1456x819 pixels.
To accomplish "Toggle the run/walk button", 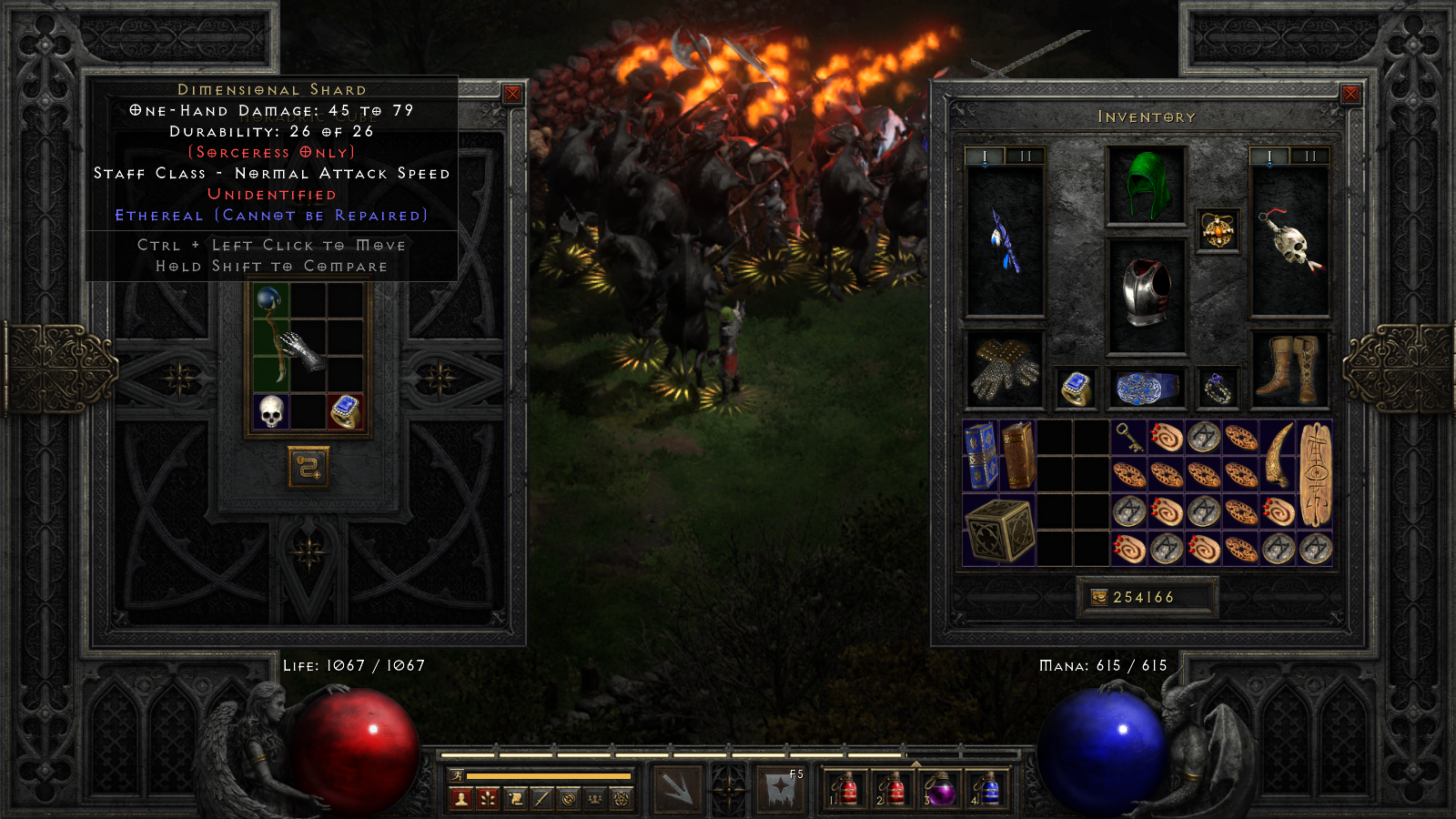I will (x=458, y=775).
